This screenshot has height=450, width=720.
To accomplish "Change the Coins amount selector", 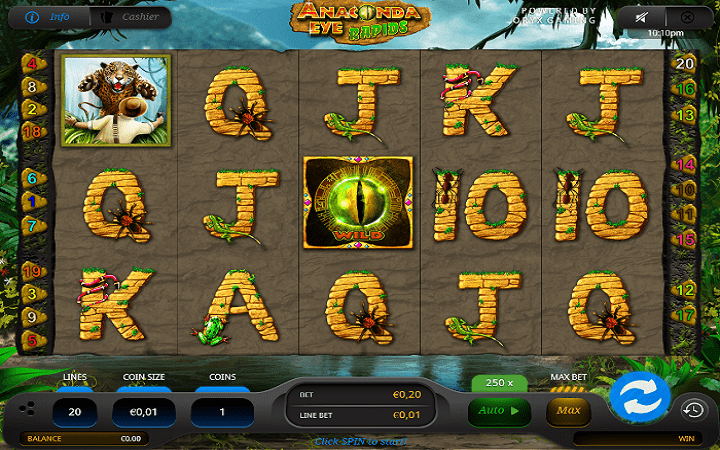I will pos(222,411).
